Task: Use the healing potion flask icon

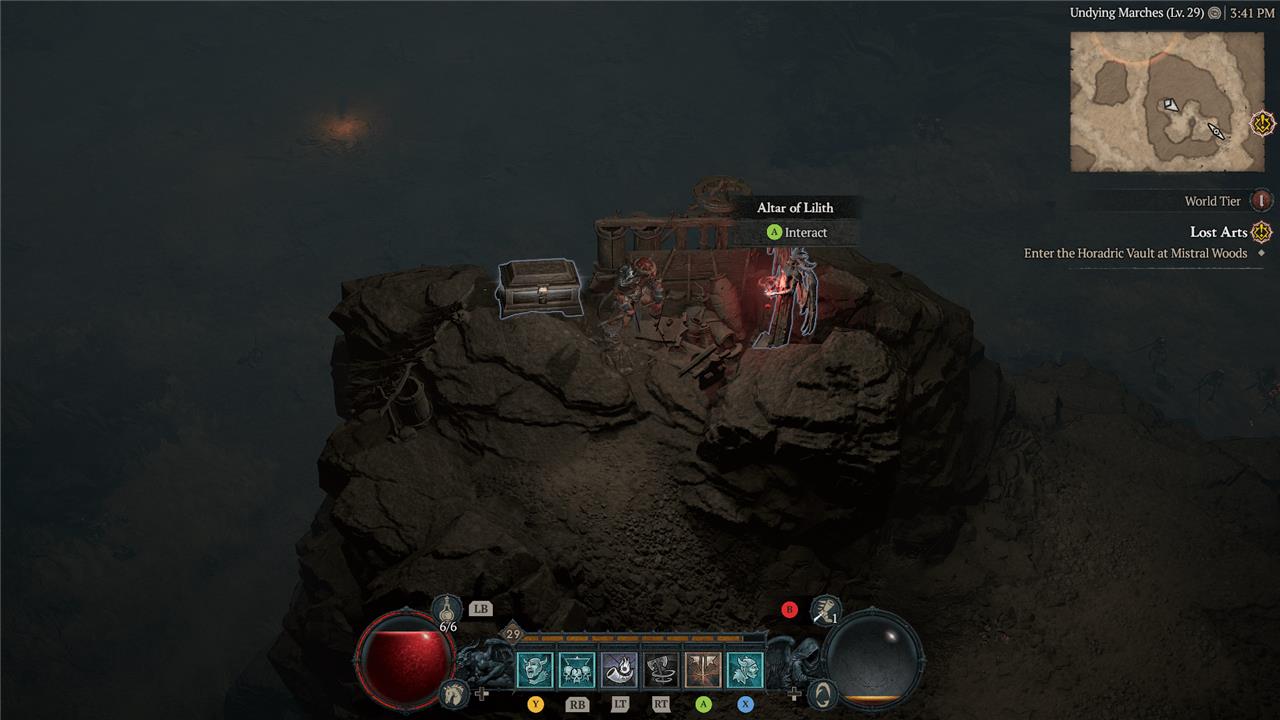Action: pyautogui.click(x=448, y=608)
